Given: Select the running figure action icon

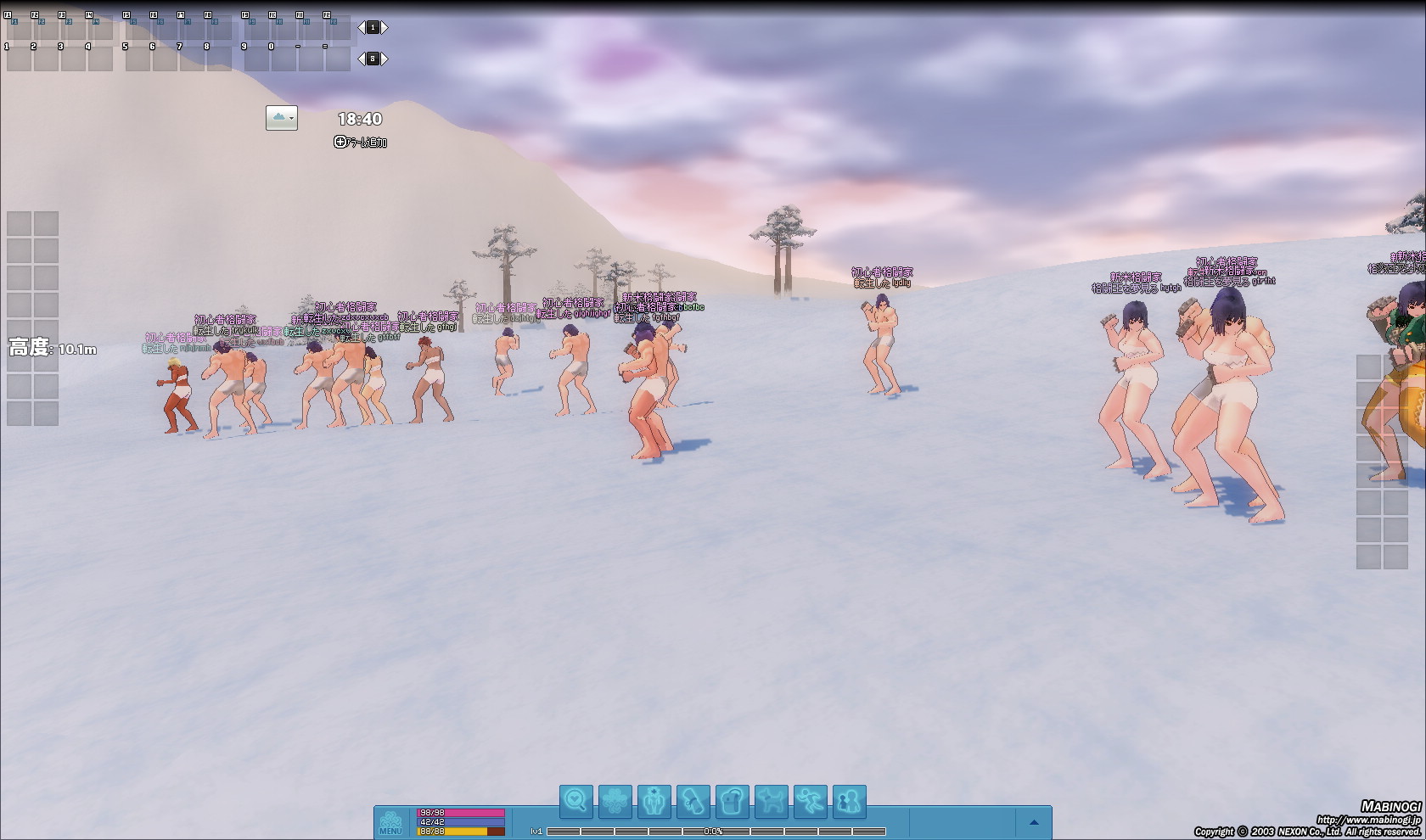Looking at the screenshot, I should [810, 801].
